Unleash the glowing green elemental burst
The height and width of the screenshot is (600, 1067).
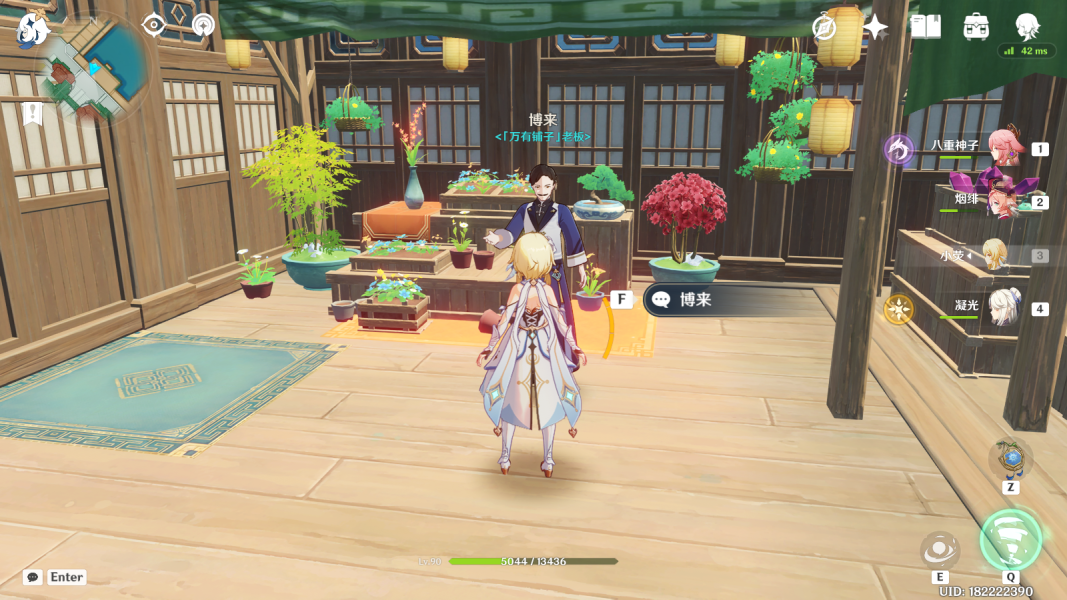pyautogui.click(x=1010, y=540)
